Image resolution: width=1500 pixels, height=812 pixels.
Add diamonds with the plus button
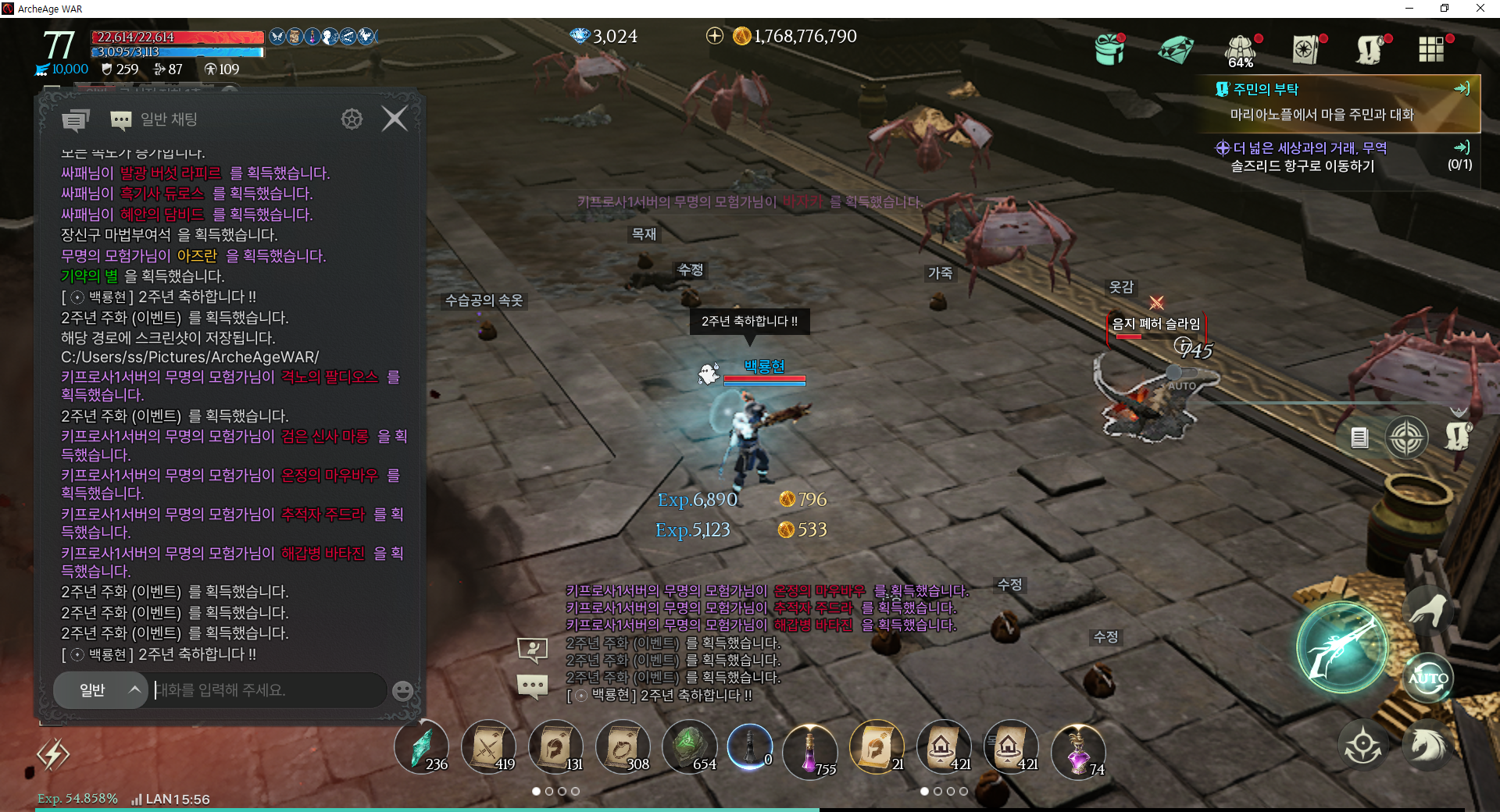click(715, 36)
